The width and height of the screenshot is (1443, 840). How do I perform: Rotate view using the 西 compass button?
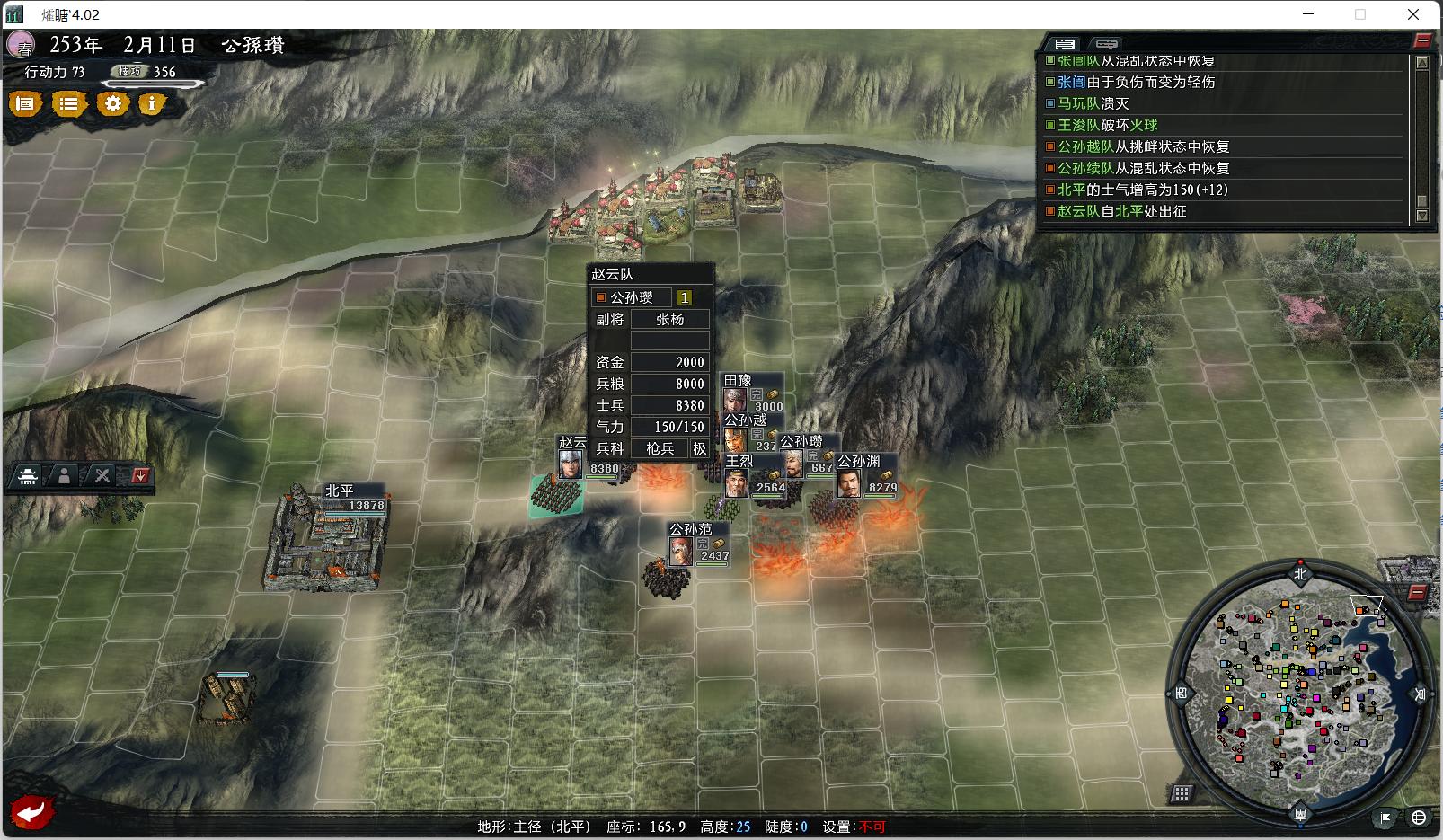[x=1181, y=694]
